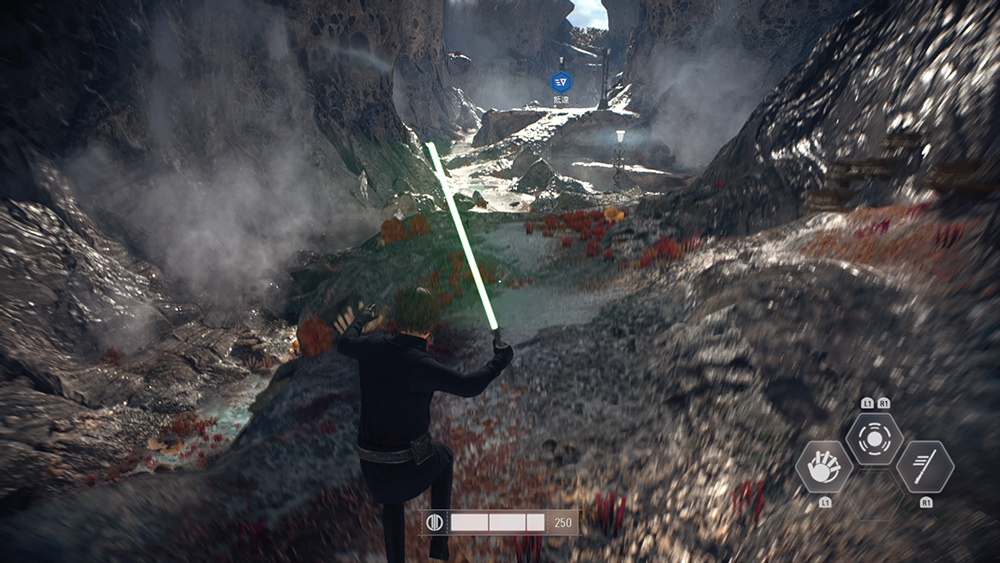
Task: Activate the Force hand ability icon
Action: click(x=824, y=466)
